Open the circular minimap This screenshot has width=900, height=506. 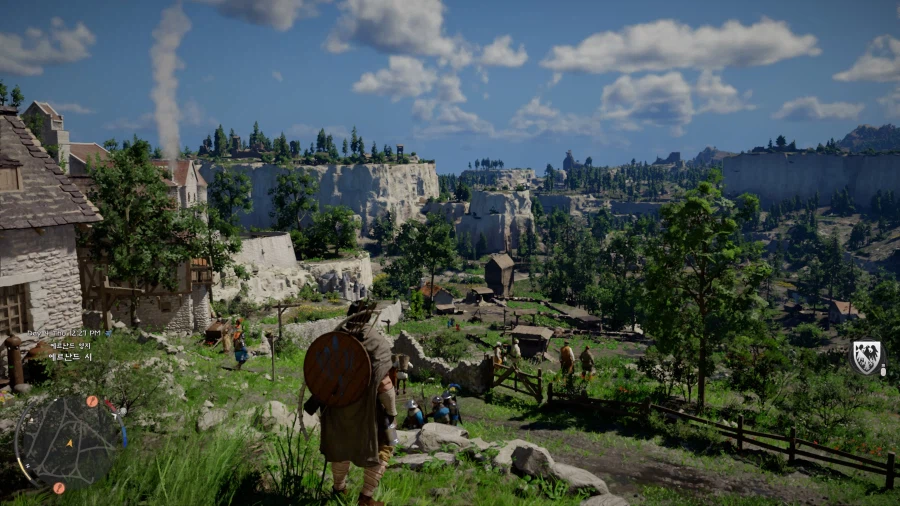(68, 441)
